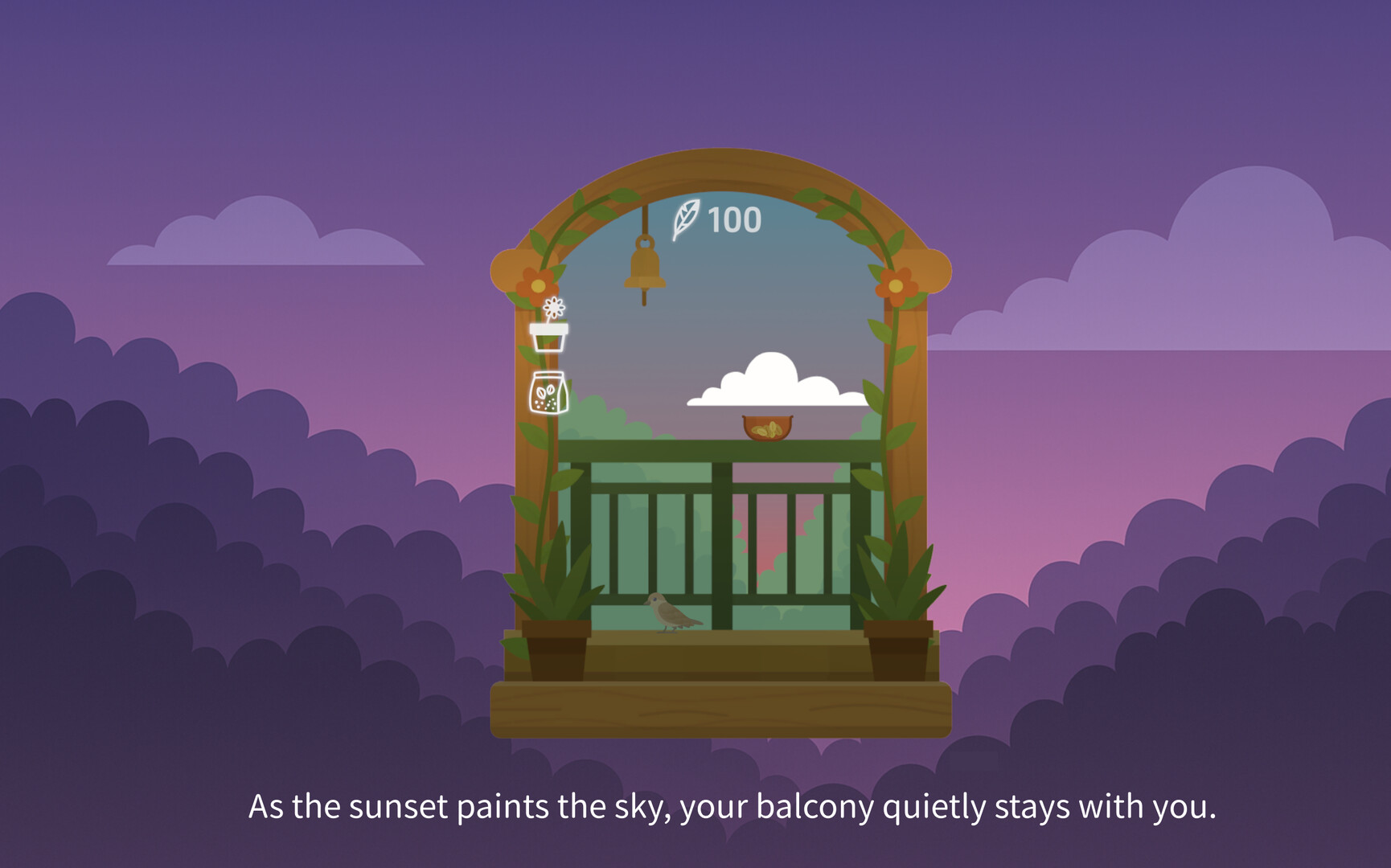Open the left sidebar tool panel
The image size is (1391, 868).
pyautogui.click(x=550, y=366)
